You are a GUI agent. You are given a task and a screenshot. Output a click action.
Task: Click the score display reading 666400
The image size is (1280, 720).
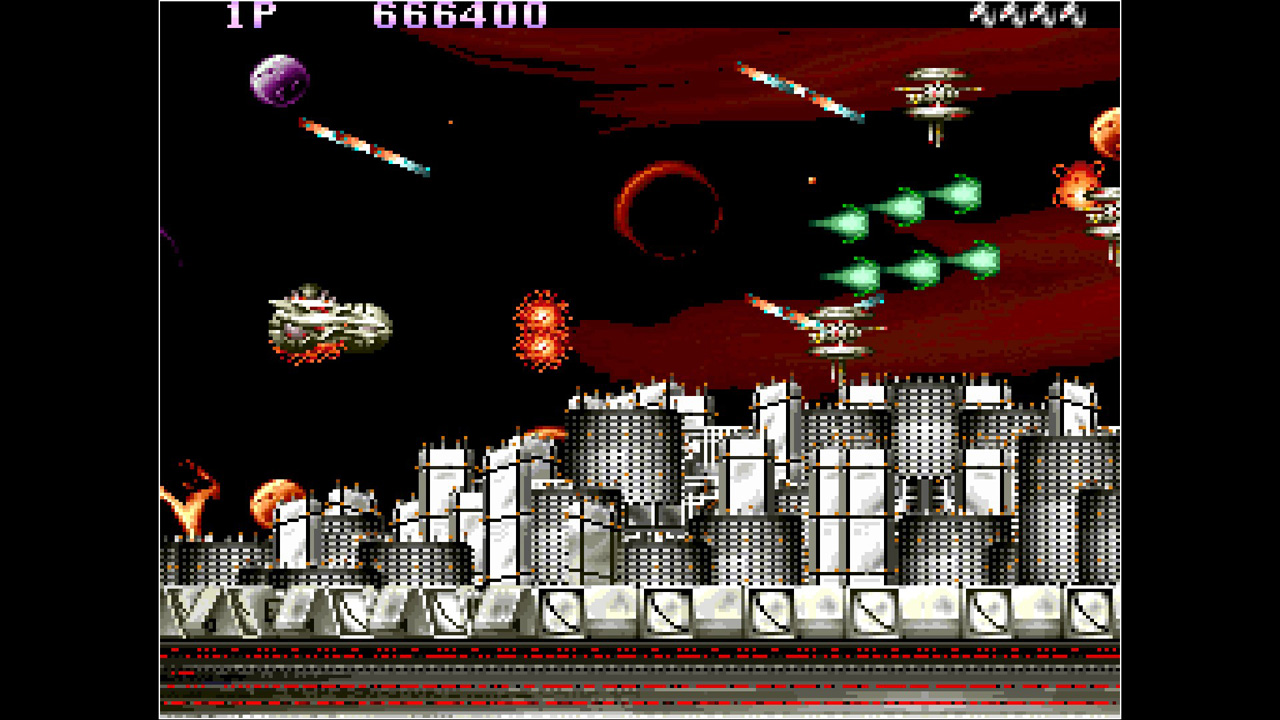(x=455, y=15)
